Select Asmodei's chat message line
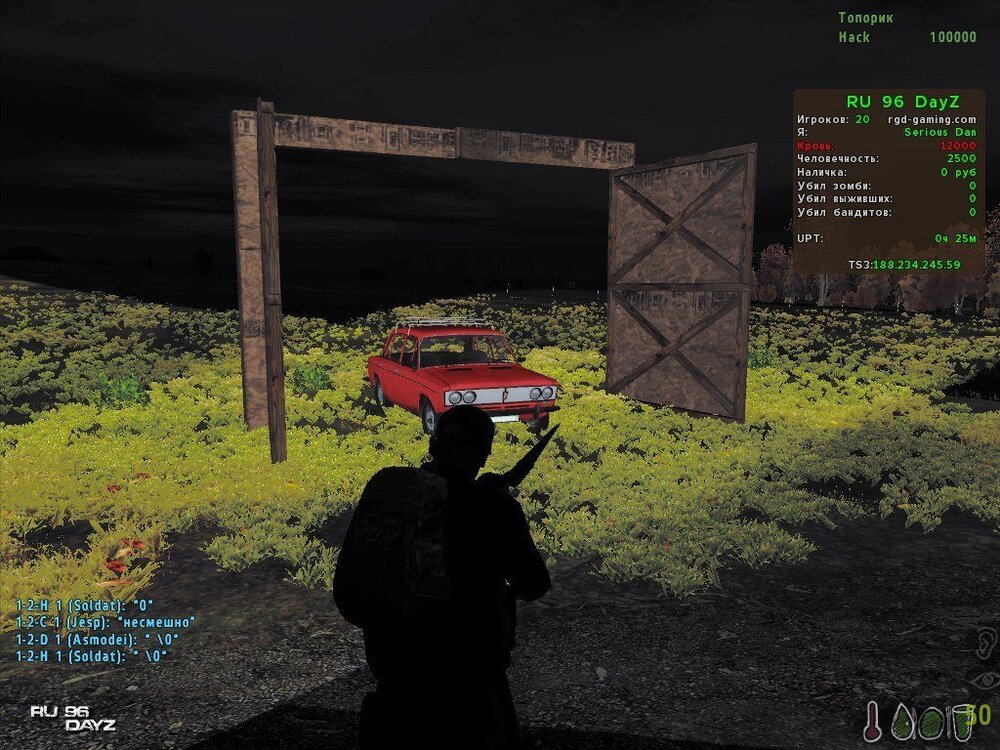Image resolution: width=1000 pixels, height=750 pixels. [97, 639]
